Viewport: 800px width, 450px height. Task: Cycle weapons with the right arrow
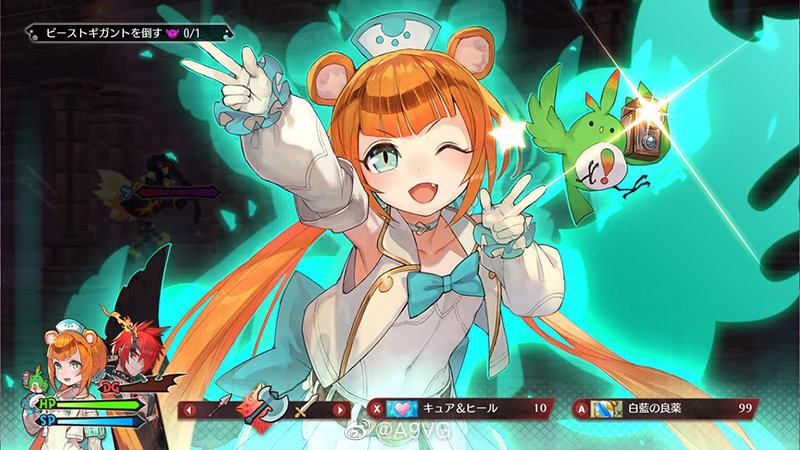tap(340, 409)
